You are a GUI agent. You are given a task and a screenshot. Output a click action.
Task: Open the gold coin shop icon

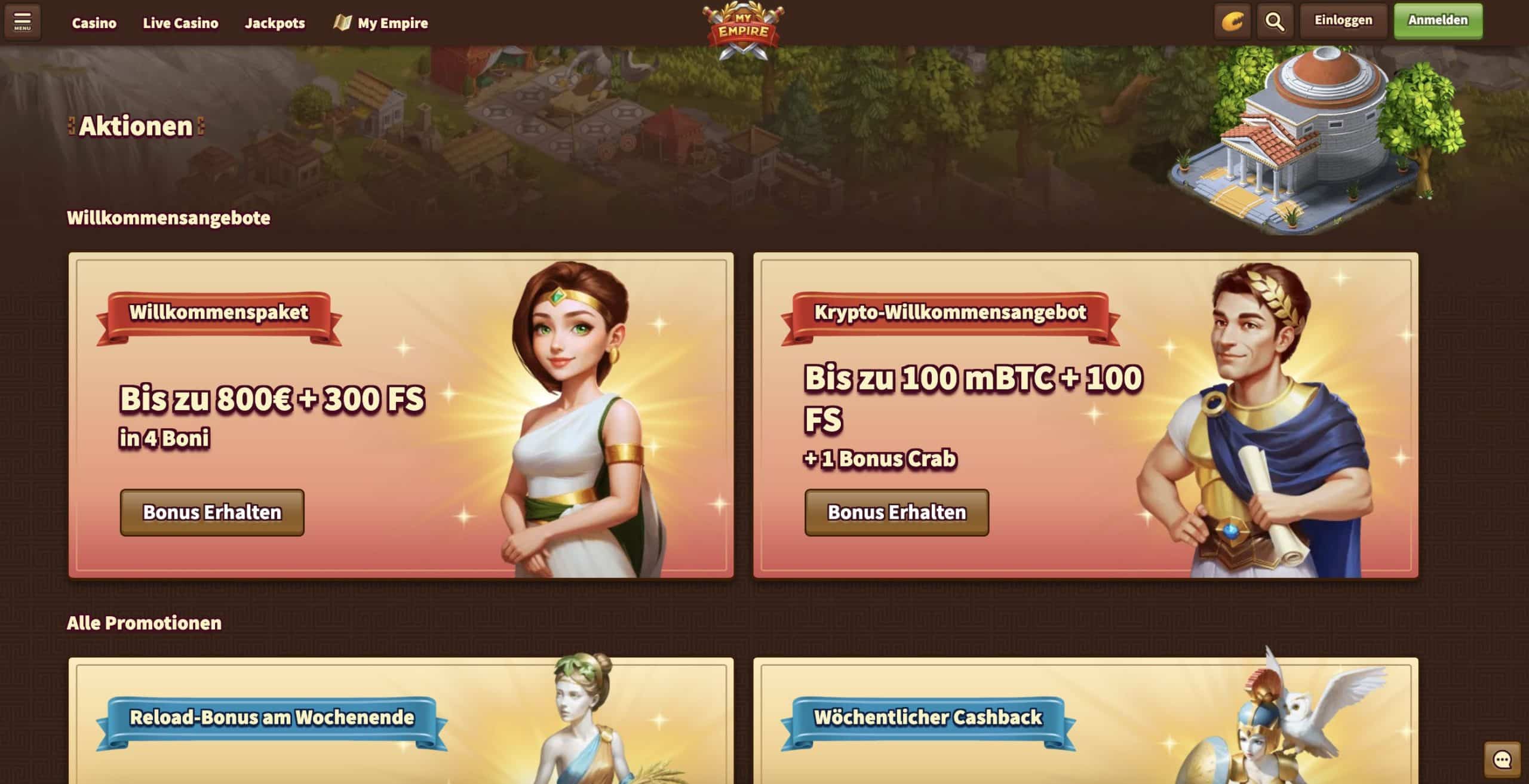(x=1232, y=22)
